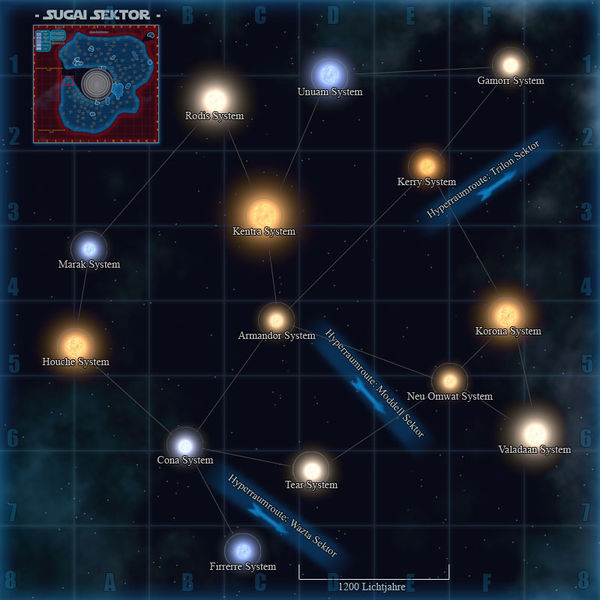The width and height of the screenshot is (600, 600).
Task: Select the Unuam System star
Action: click(328, 73)
